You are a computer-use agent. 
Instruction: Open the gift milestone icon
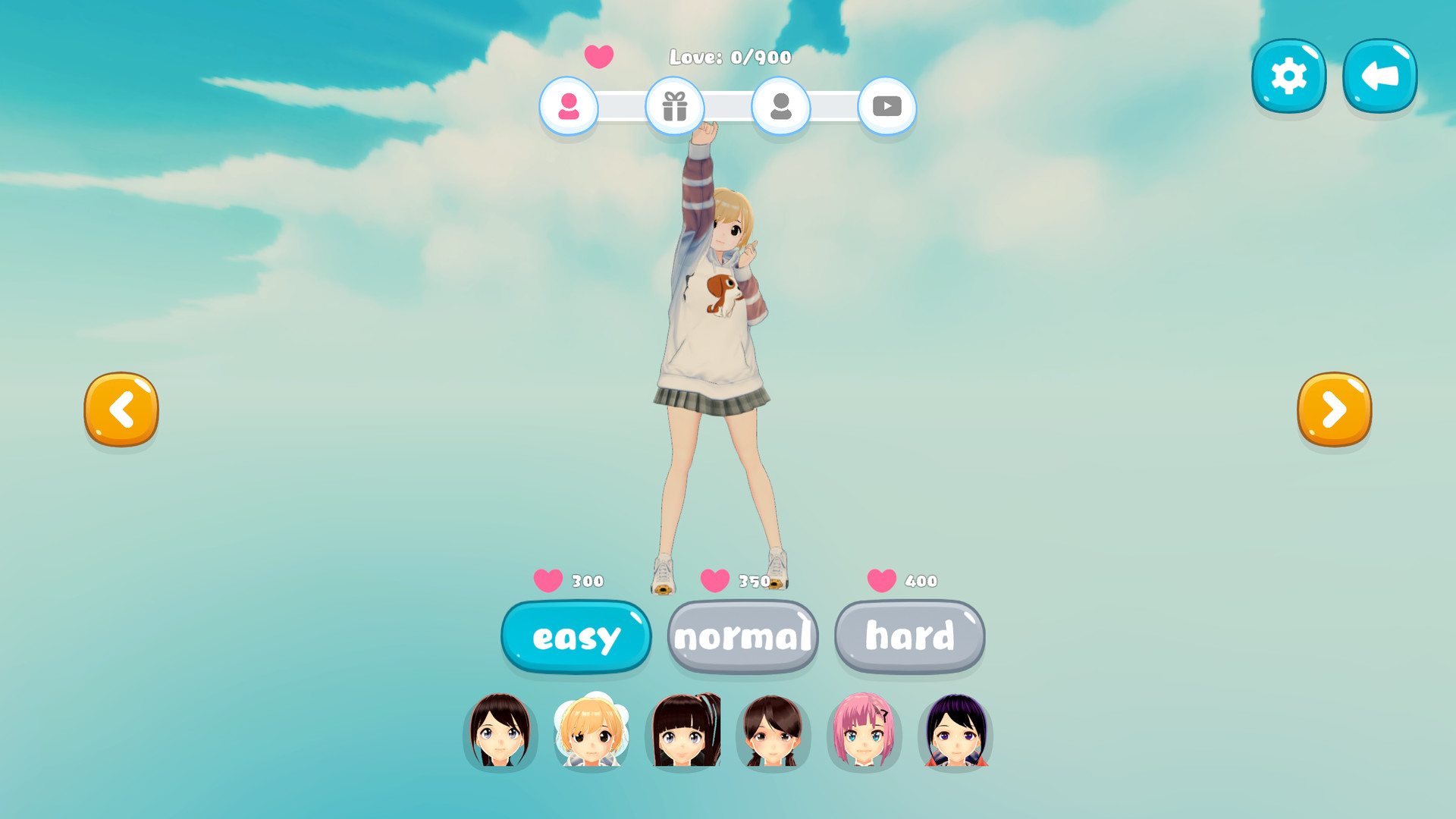click(676, 108)
